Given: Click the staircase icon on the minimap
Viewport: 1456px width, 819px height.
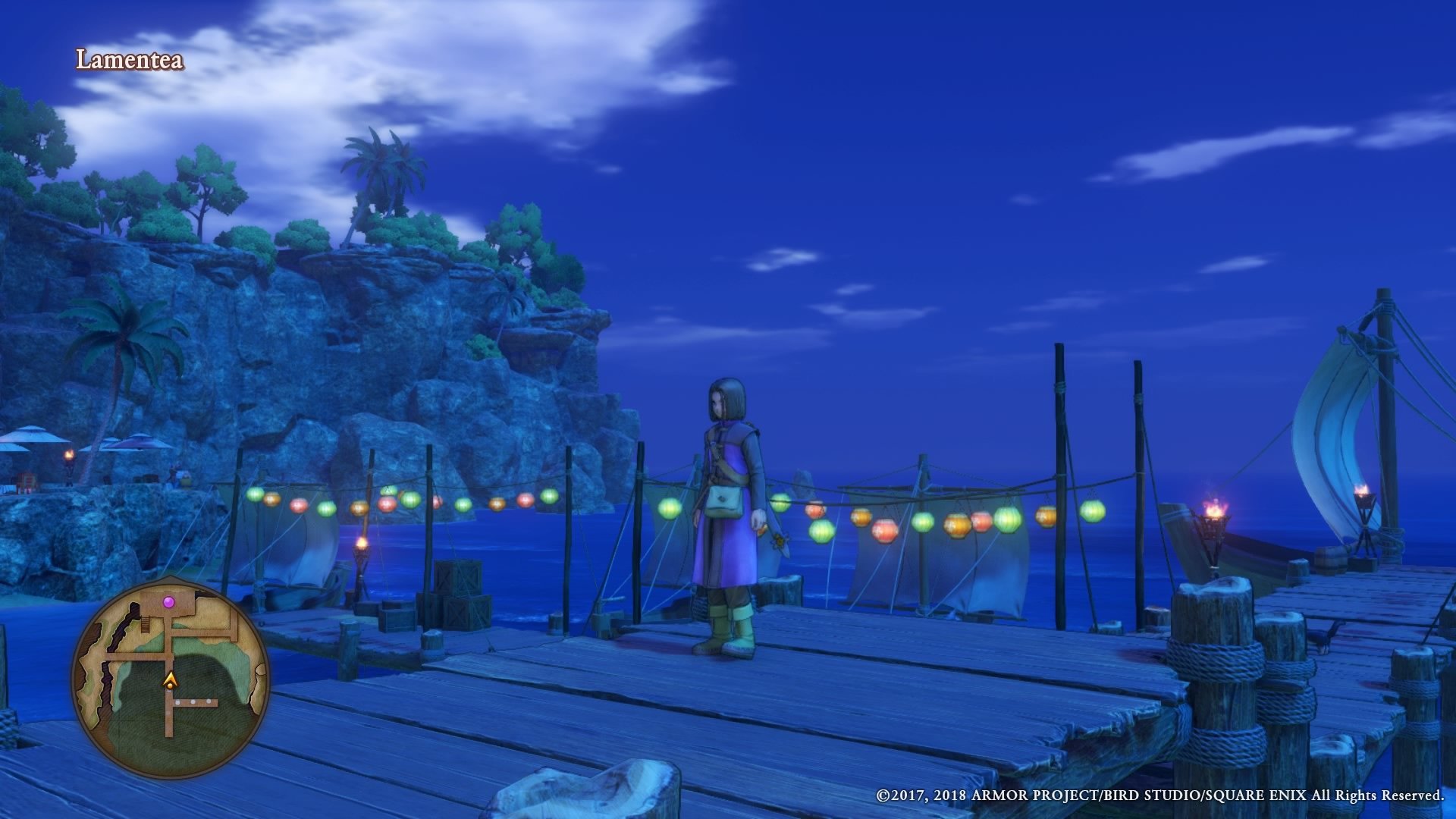Looking at the screenshot, I should coord(144,625).
